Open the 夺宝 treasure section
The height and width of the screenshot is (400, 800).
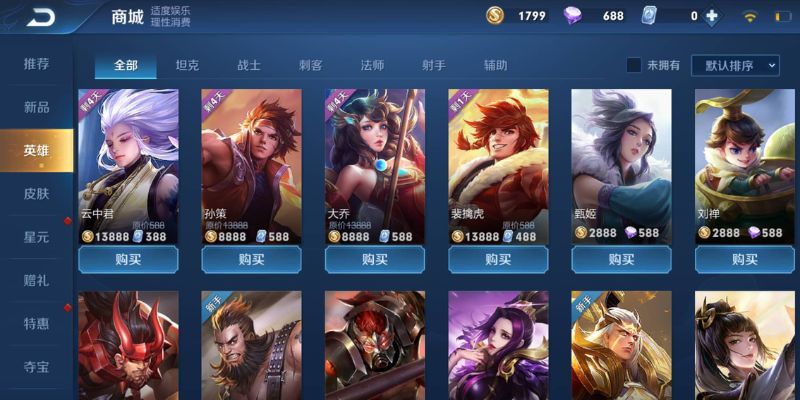click(37, 366)
